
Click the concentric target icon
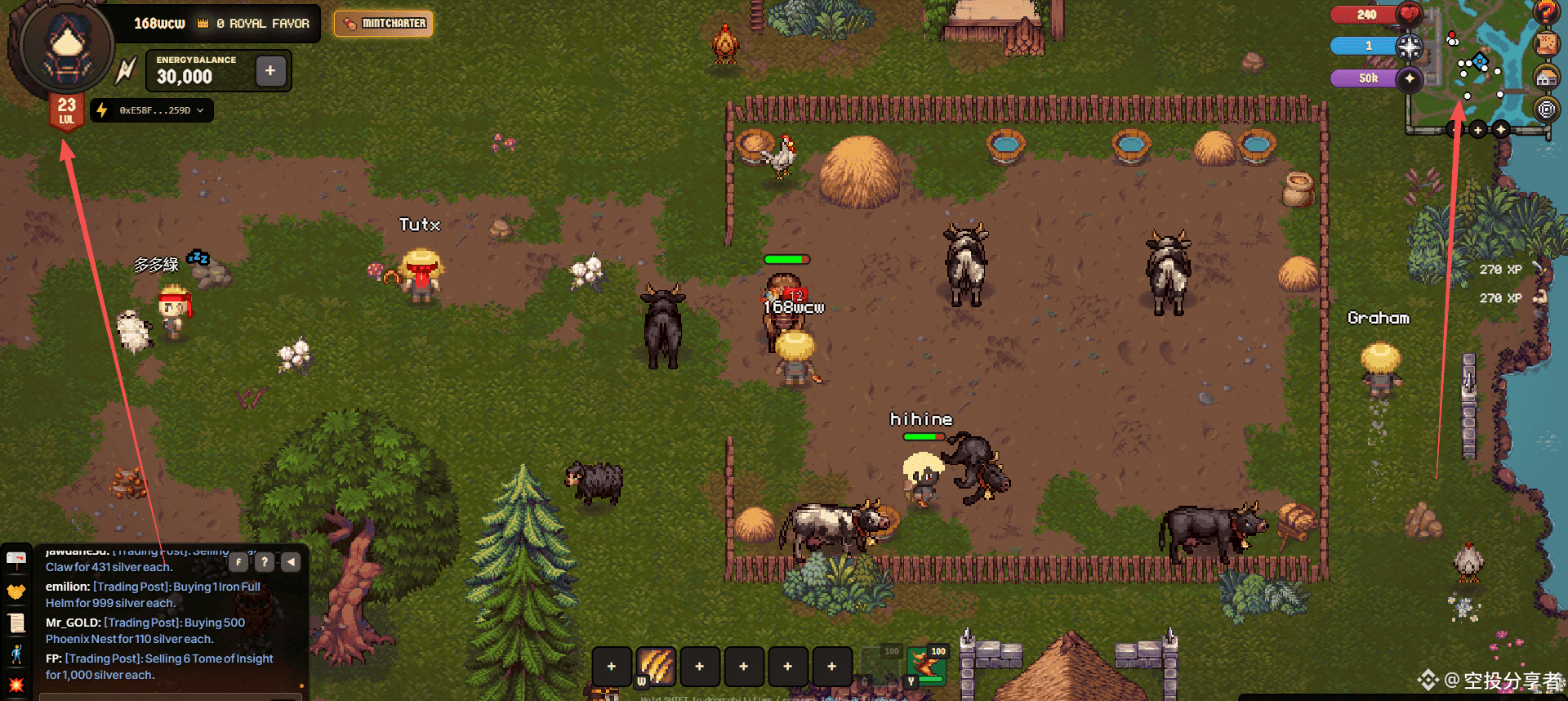1546,109
